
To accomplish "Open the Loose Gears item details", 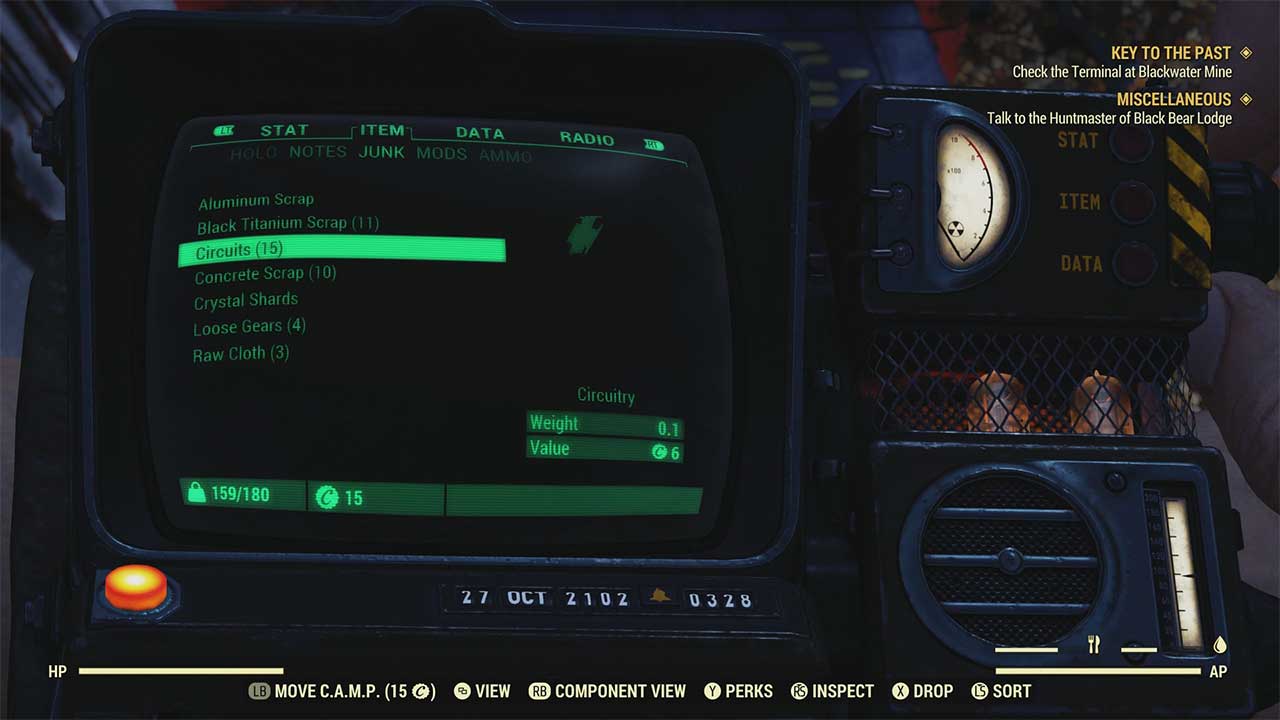I will (x=249, y=325).
